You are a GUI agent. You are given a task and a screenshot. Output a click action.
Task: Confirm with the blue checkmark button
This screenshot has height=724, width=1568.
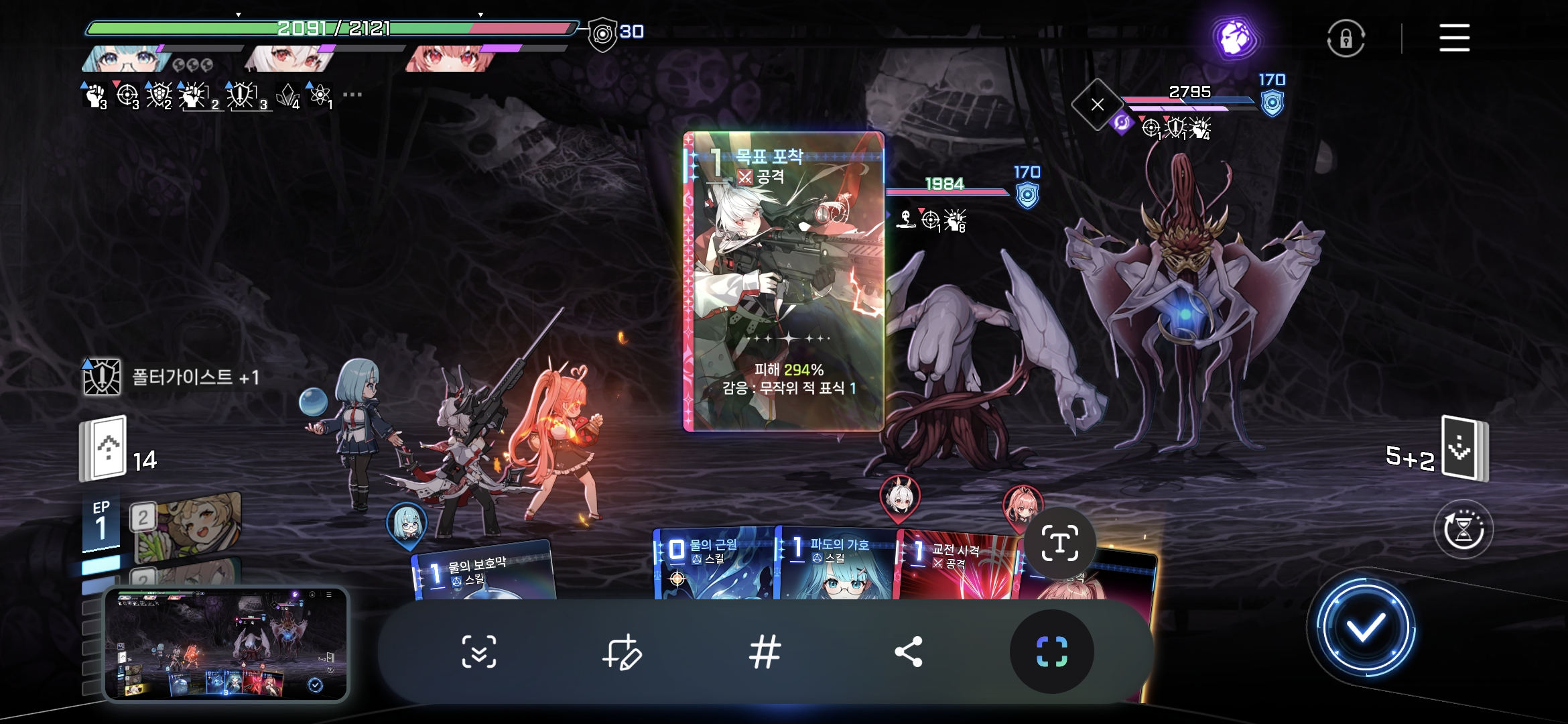click(x=1365, y=628)
